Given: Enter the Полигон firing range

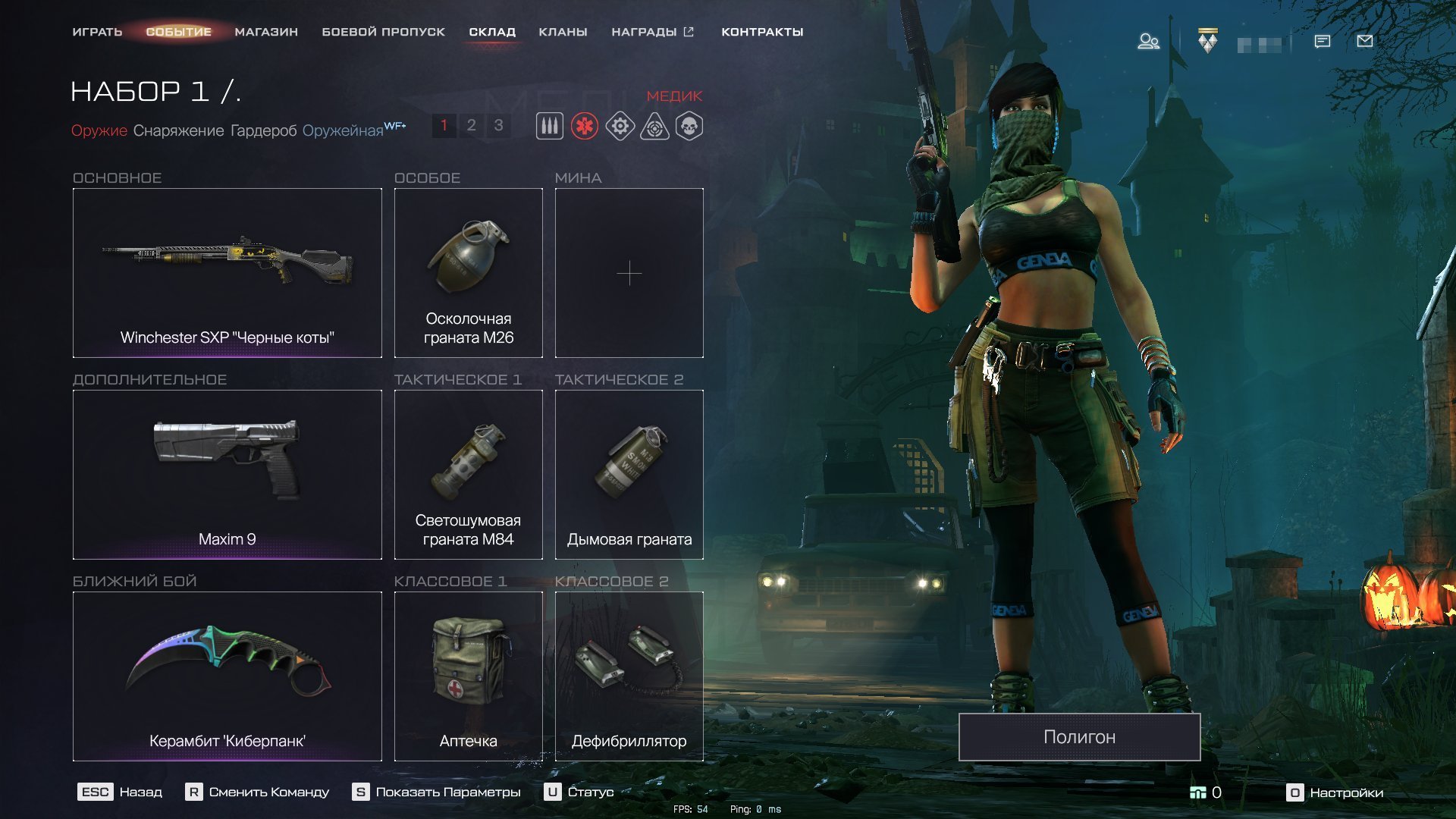Looking at the screenshot, I should pos(1079,736).
